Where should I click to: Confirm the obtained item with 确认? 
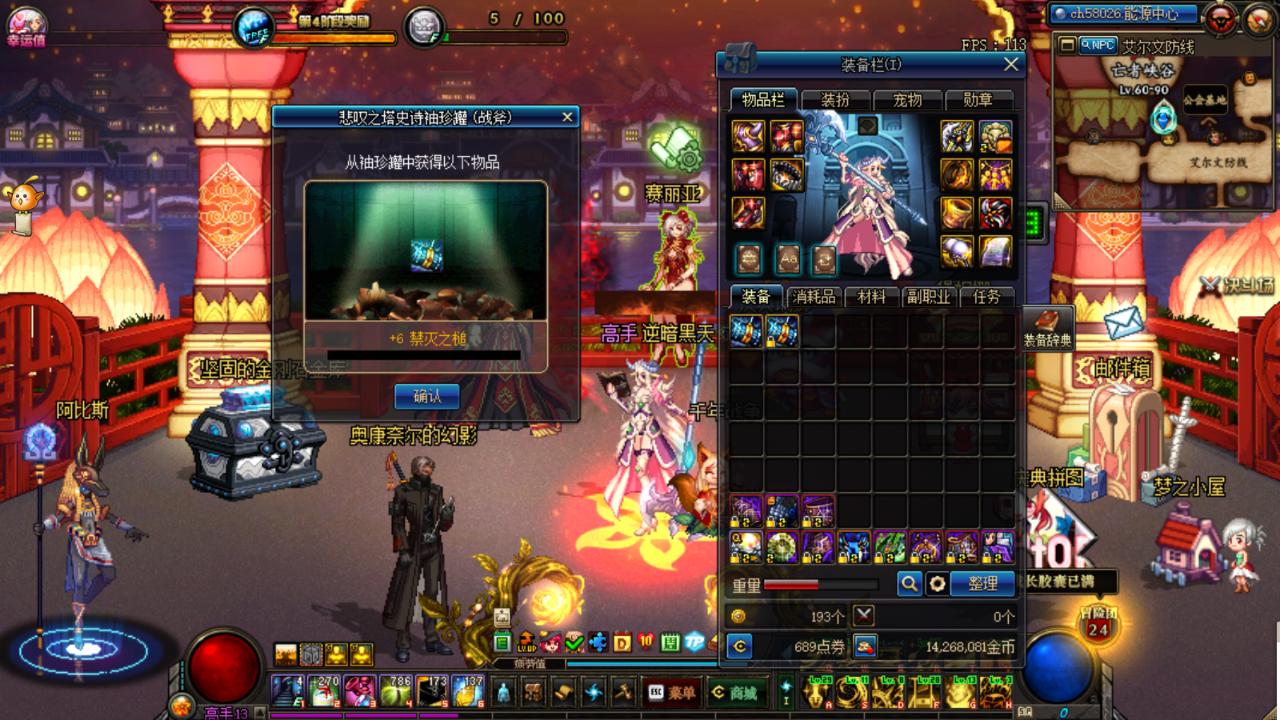pyautogui.click(x=427, y=396)
